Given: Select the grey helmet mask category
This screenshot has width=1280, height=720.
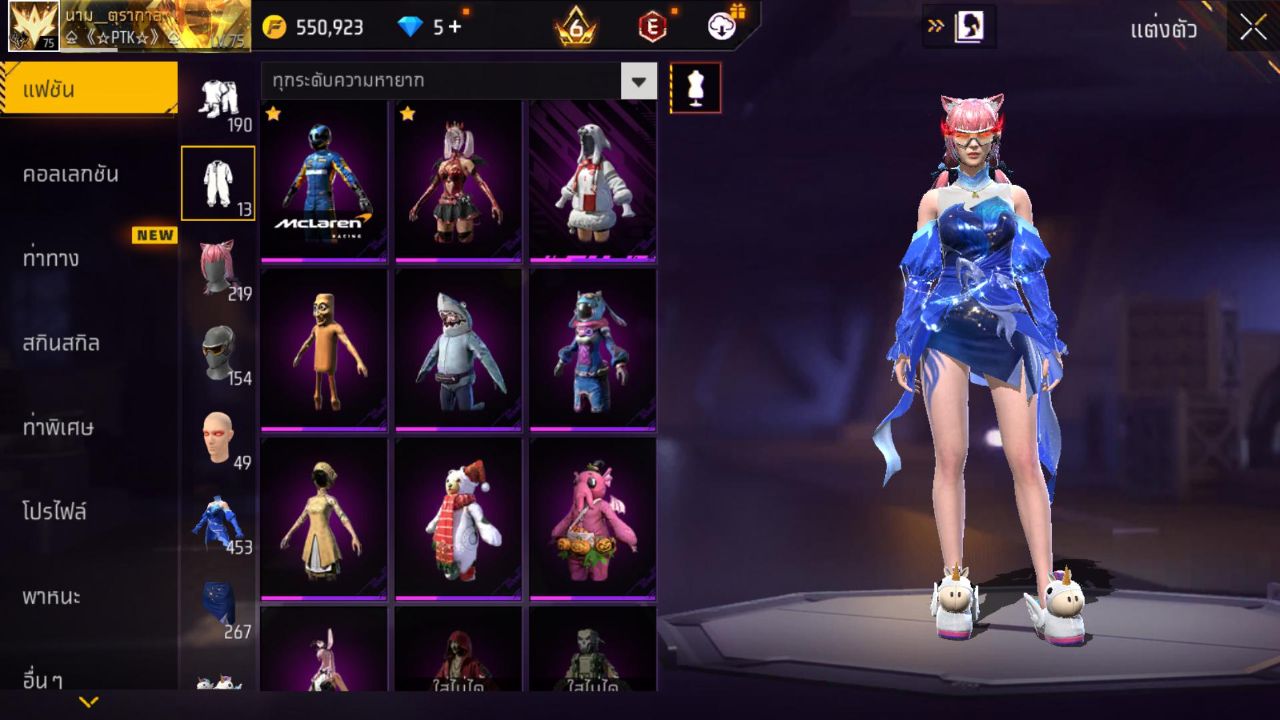Looking at the screenshot, I should point(218,352).
